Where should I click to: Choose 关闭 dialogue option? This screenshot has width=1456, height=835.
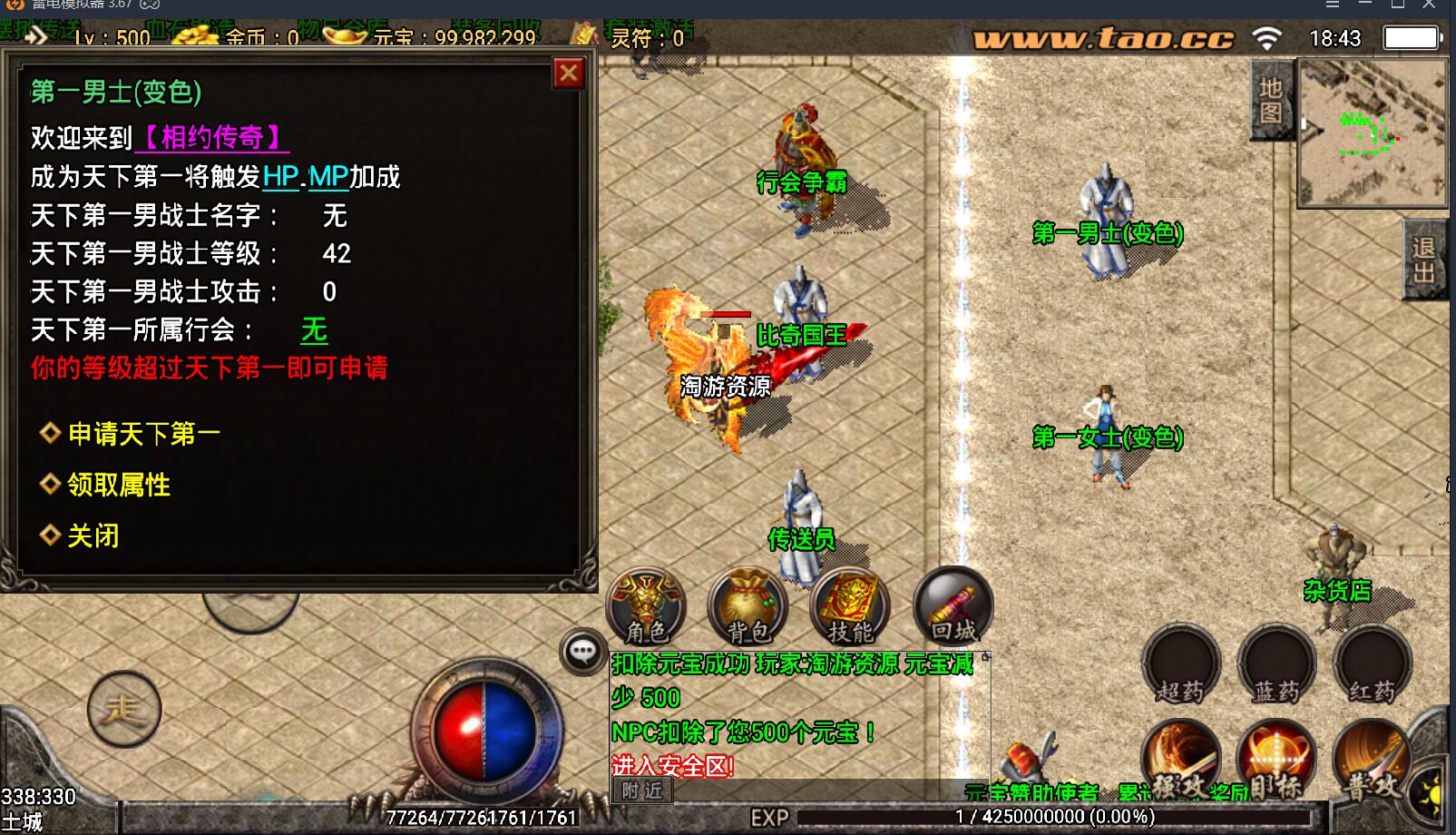pos(93,535)
